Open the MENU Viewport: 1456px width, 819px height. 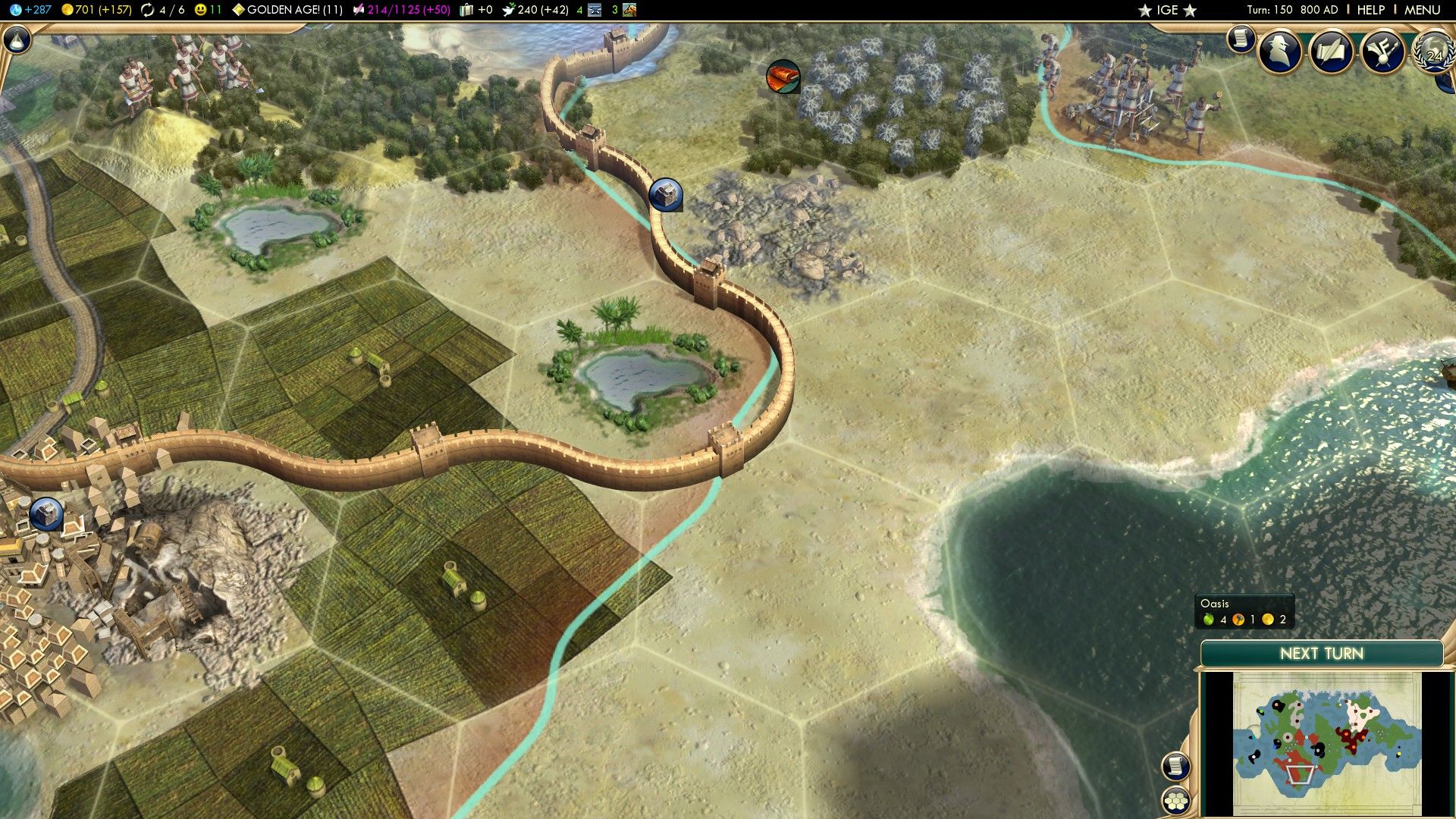(1422, 11)
